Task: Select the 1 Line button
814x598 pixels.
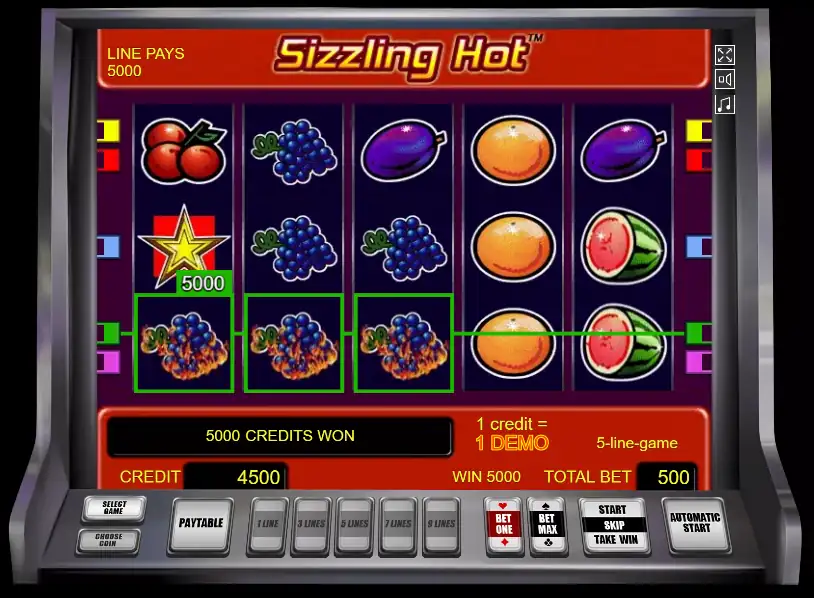Action: coord(268,524)
